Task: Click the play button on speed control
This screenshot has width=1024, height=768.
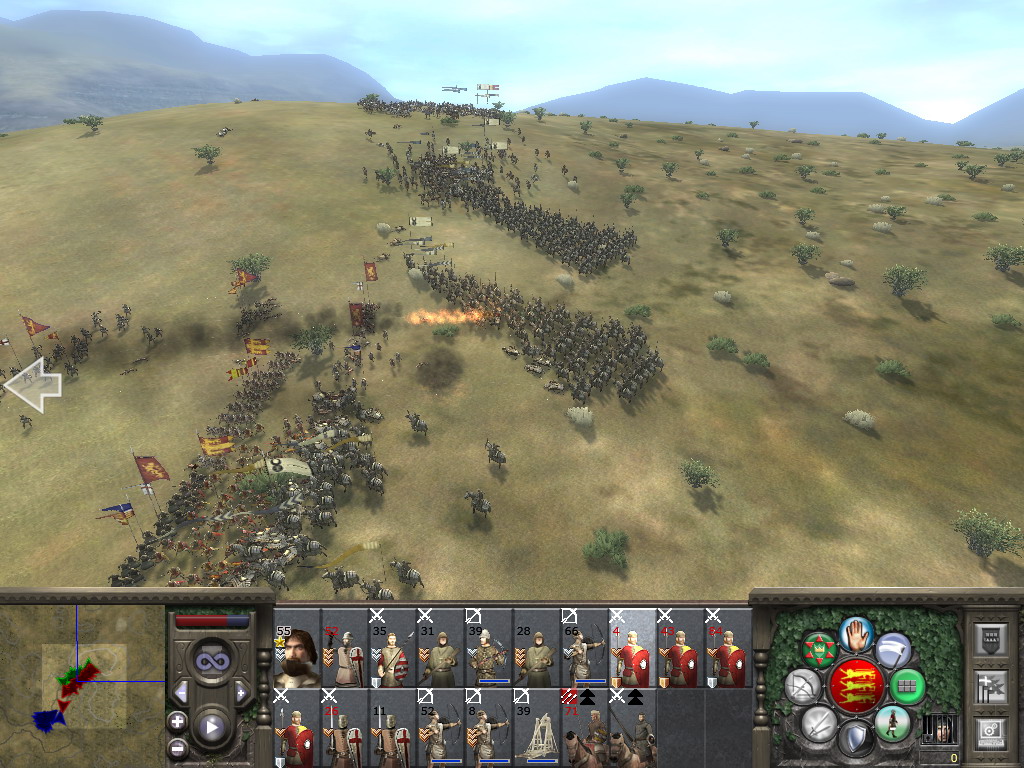Action: click(x=211, y=727)
